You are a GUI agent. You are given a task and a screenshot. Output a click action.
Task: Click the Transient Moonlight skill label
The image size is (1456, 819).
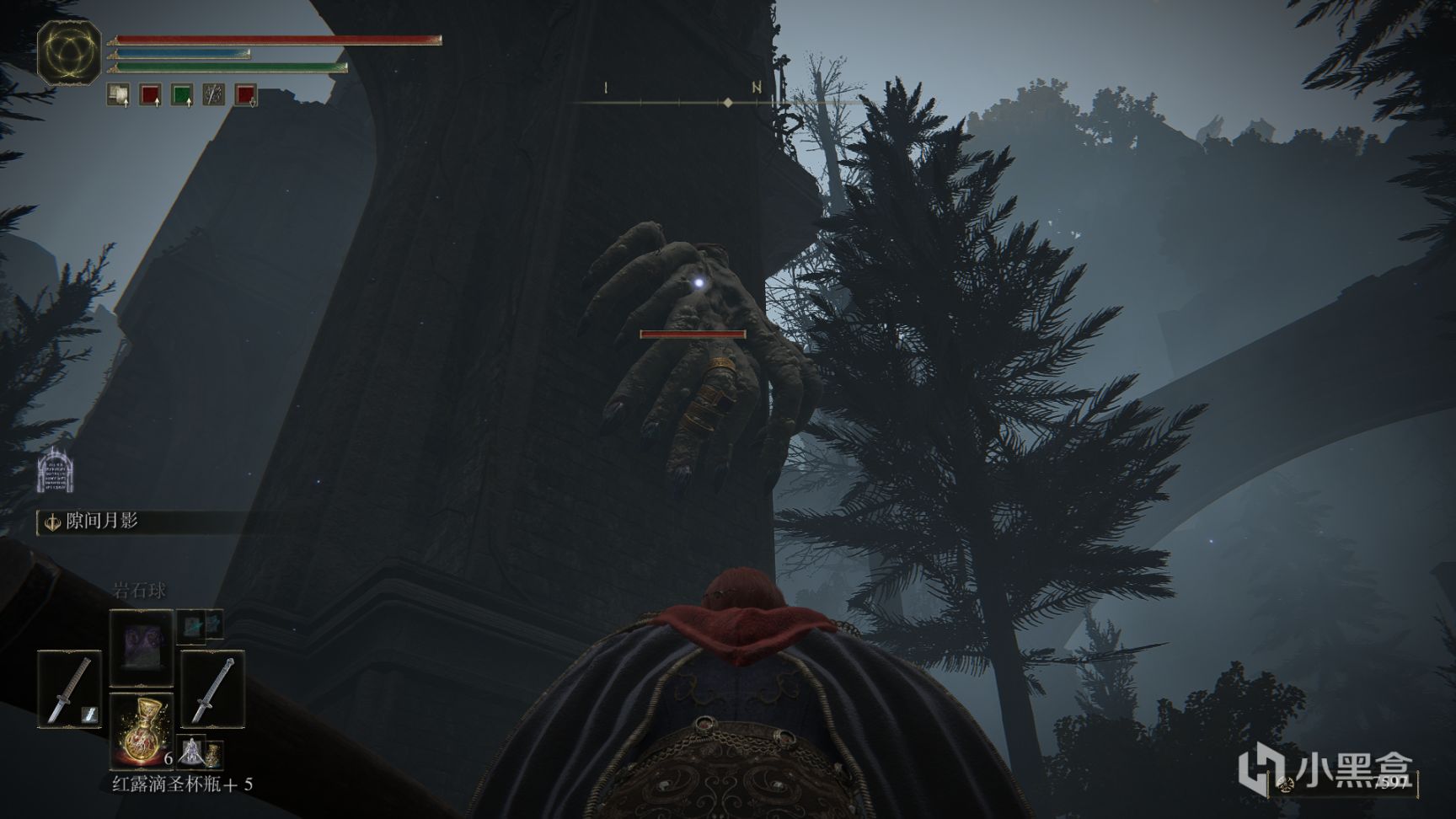101,522
